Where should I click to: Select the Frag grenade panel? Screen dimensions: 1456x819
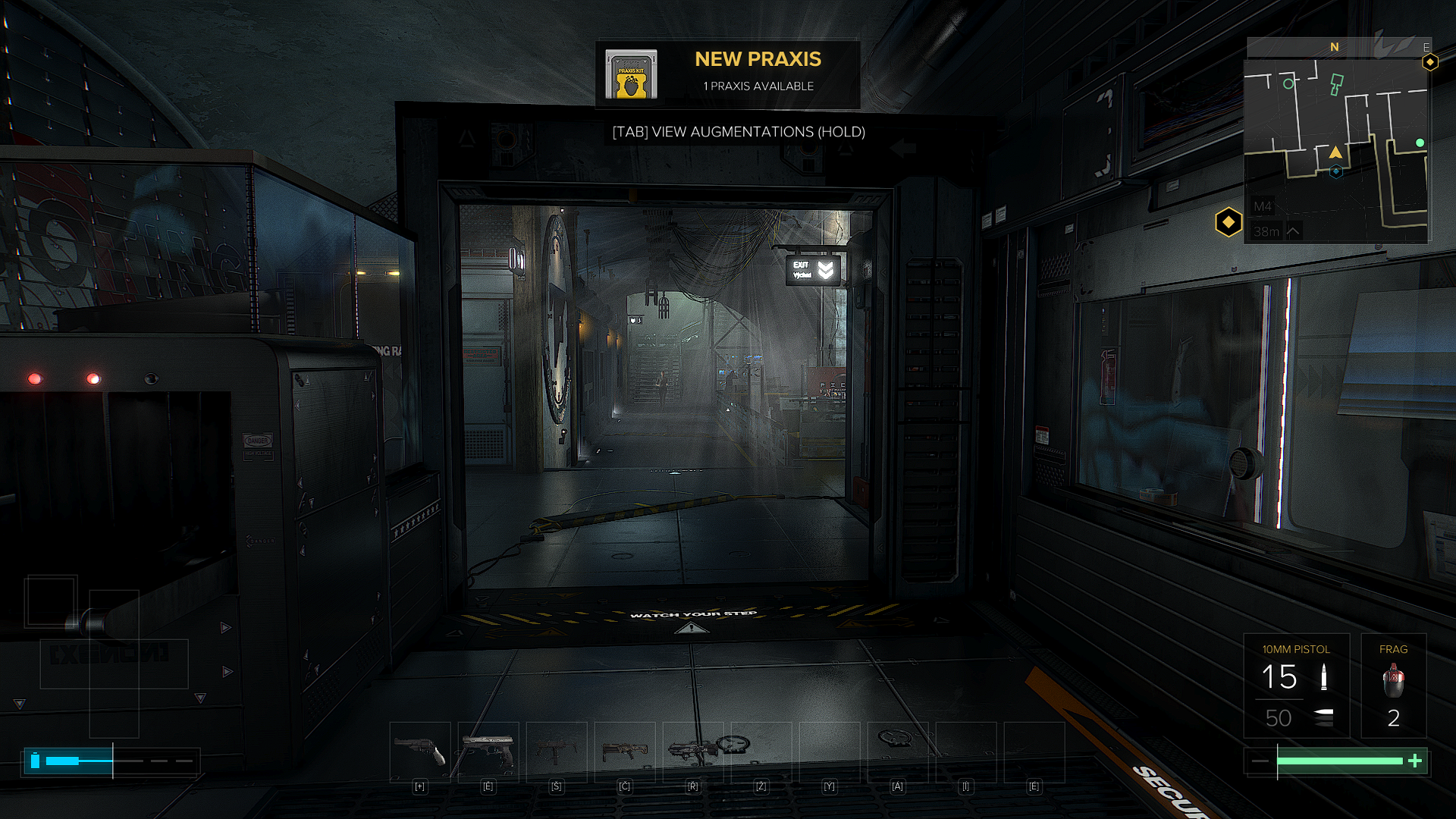coord(1393,686)
